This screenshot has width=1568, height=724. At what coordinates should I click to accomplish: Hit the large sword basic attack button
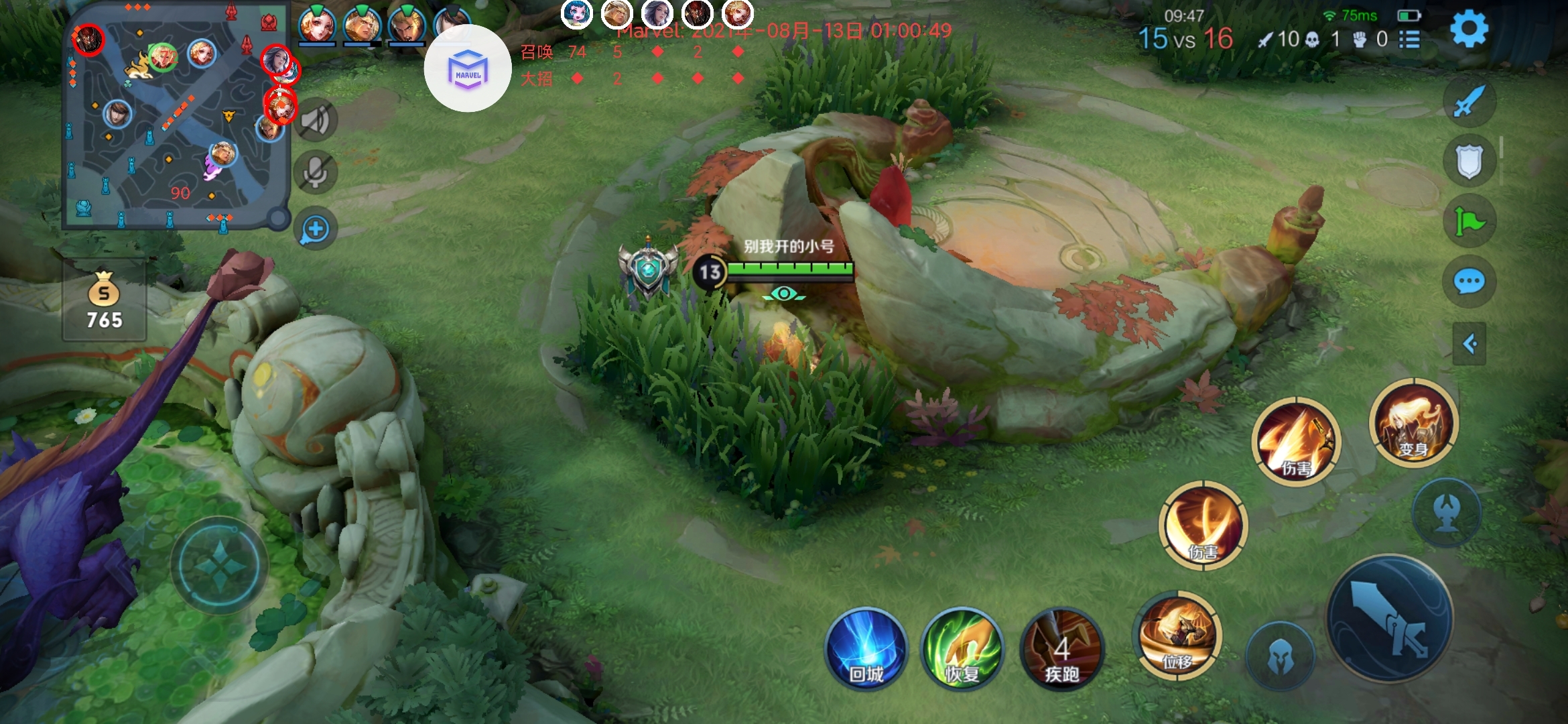[1390, 619]
